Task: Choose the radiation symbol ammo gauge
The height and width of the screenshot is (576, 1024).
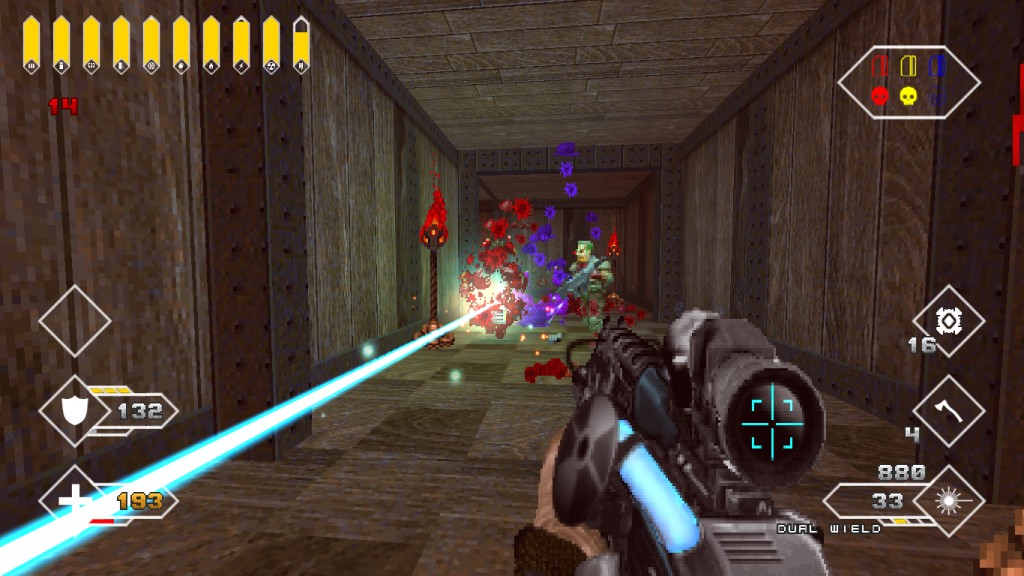Action: click(x=271, y=45)
